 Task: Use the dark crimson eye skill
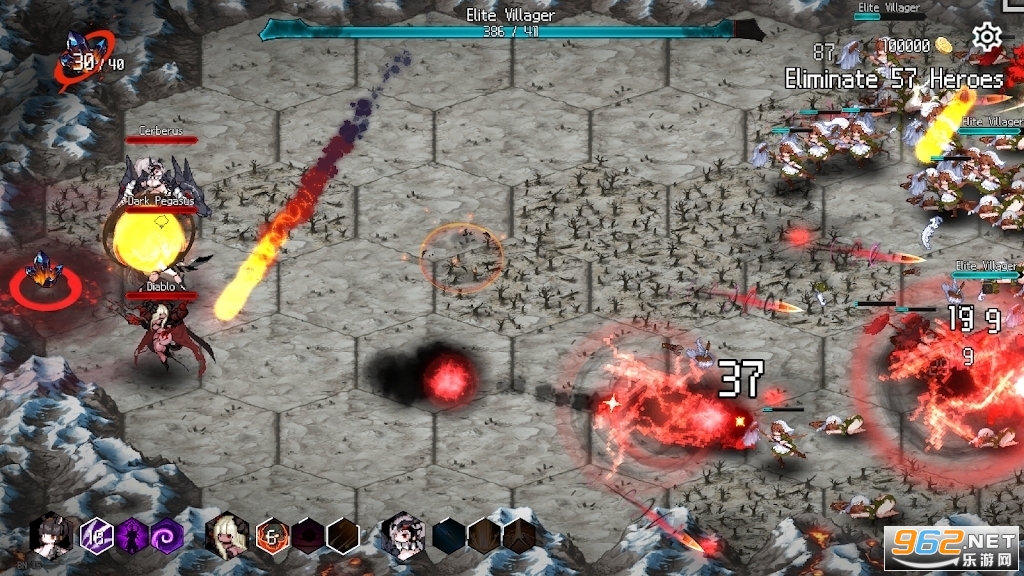308,536
